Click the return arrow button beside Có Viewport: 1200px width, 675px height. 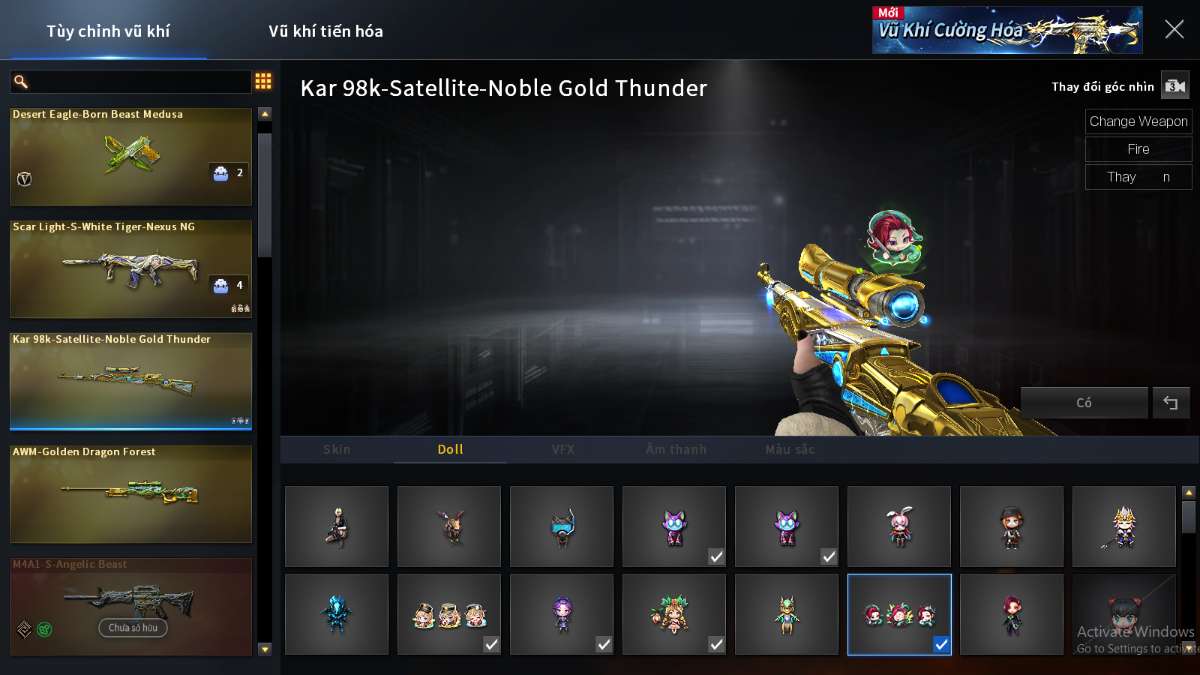tap(1171, 403)
